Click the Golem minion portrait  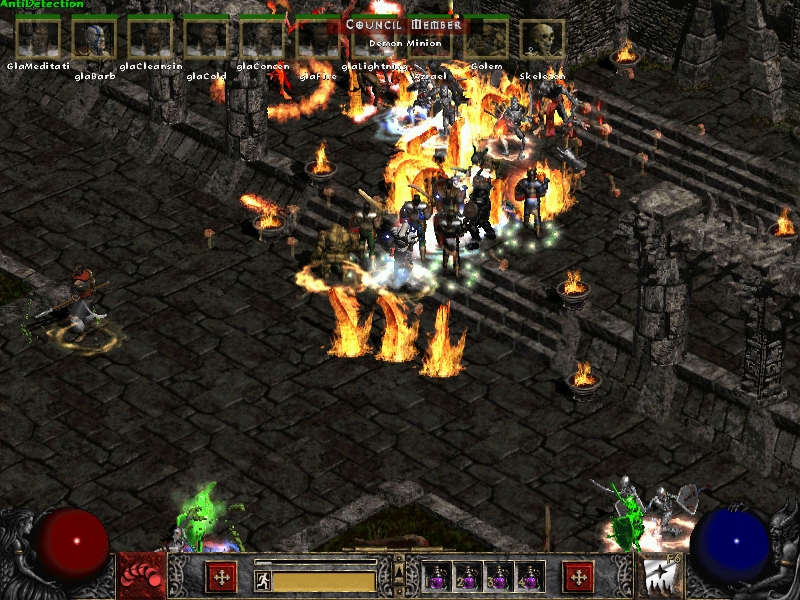[x=486, y=39]
